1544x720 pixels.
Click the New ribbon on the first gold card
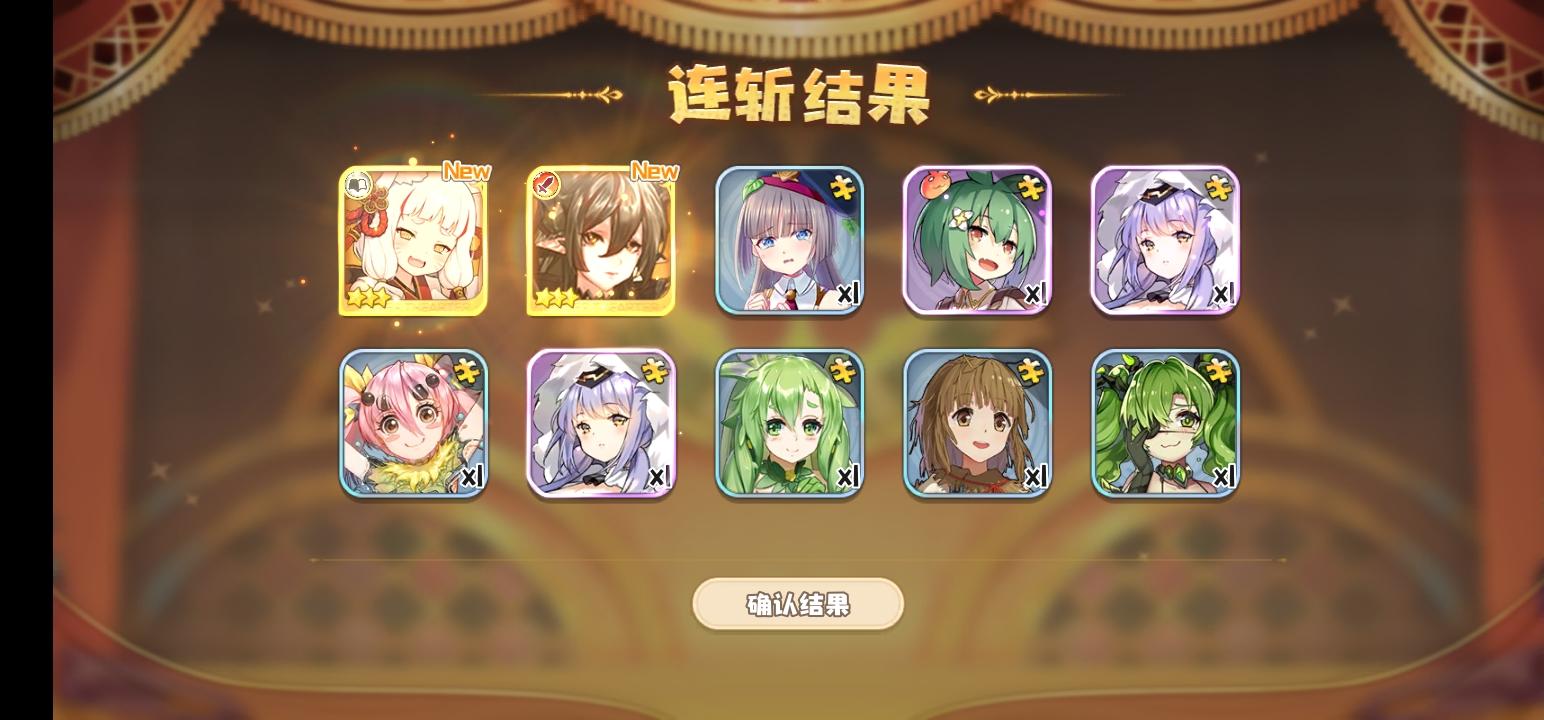[468, 170]
